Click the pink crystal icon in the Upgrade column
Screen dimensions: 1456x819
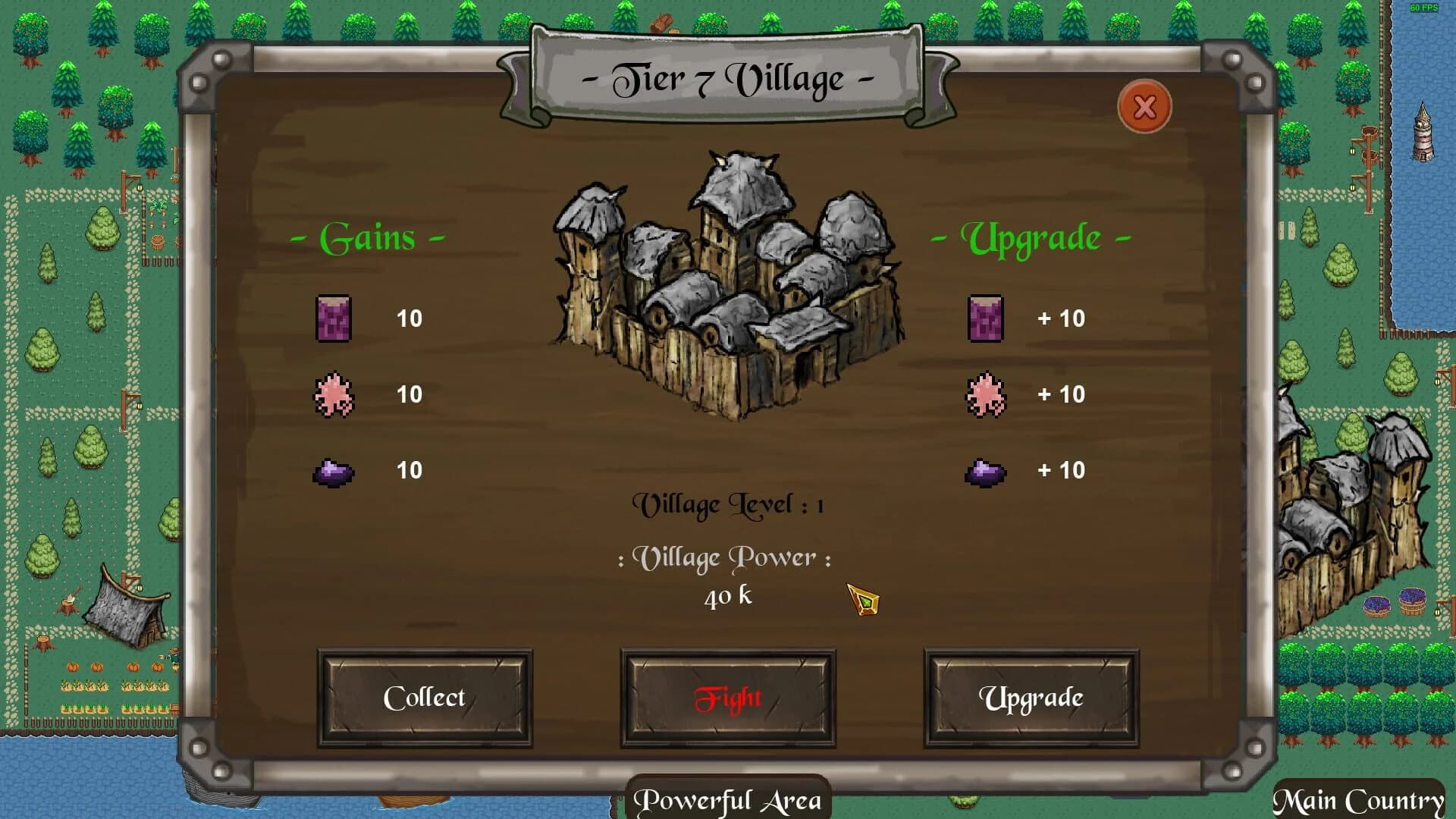coord(984,395)
